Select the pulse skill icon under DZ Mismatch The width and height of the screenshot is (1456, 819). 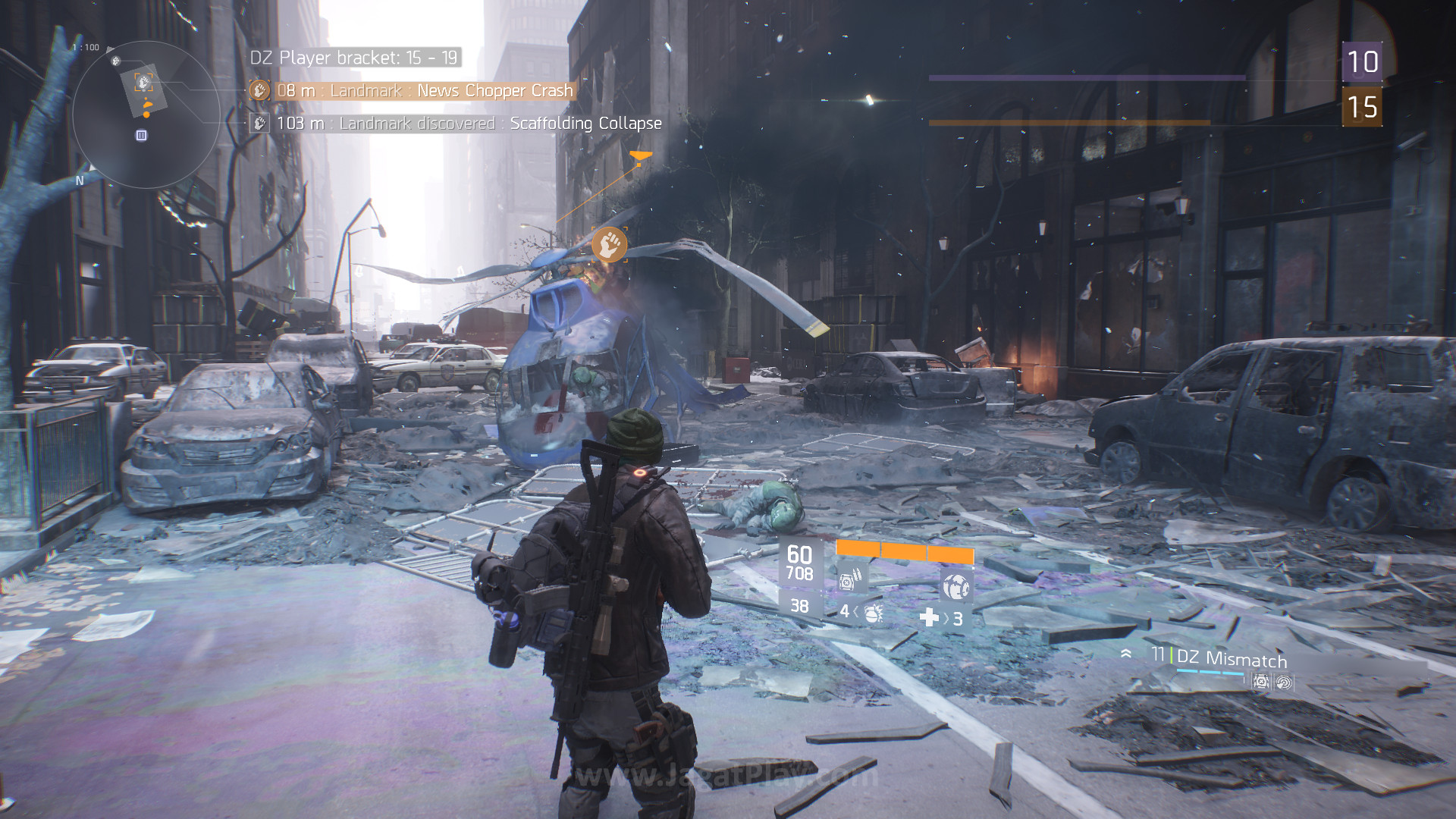1283,682
